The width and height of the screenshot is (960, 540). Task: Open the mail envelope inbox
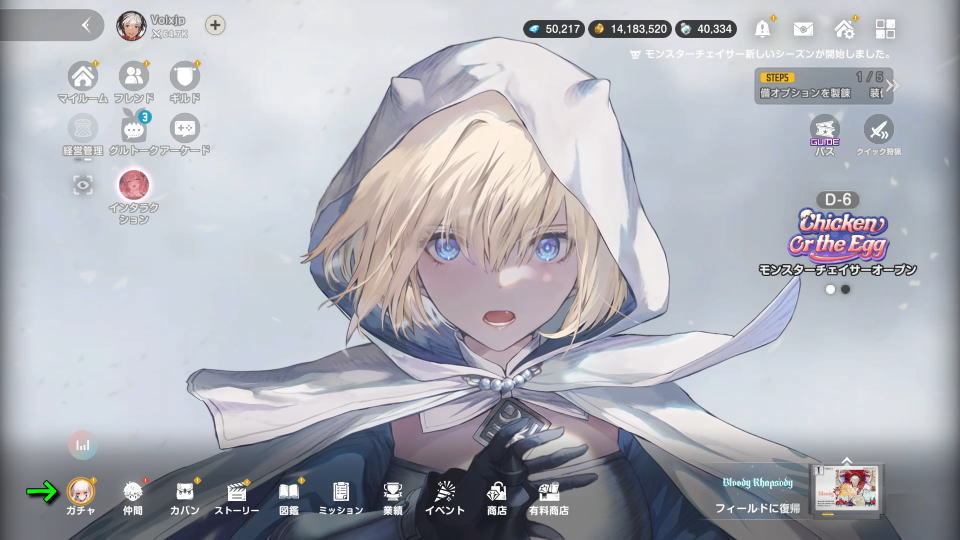coord(803,29)
